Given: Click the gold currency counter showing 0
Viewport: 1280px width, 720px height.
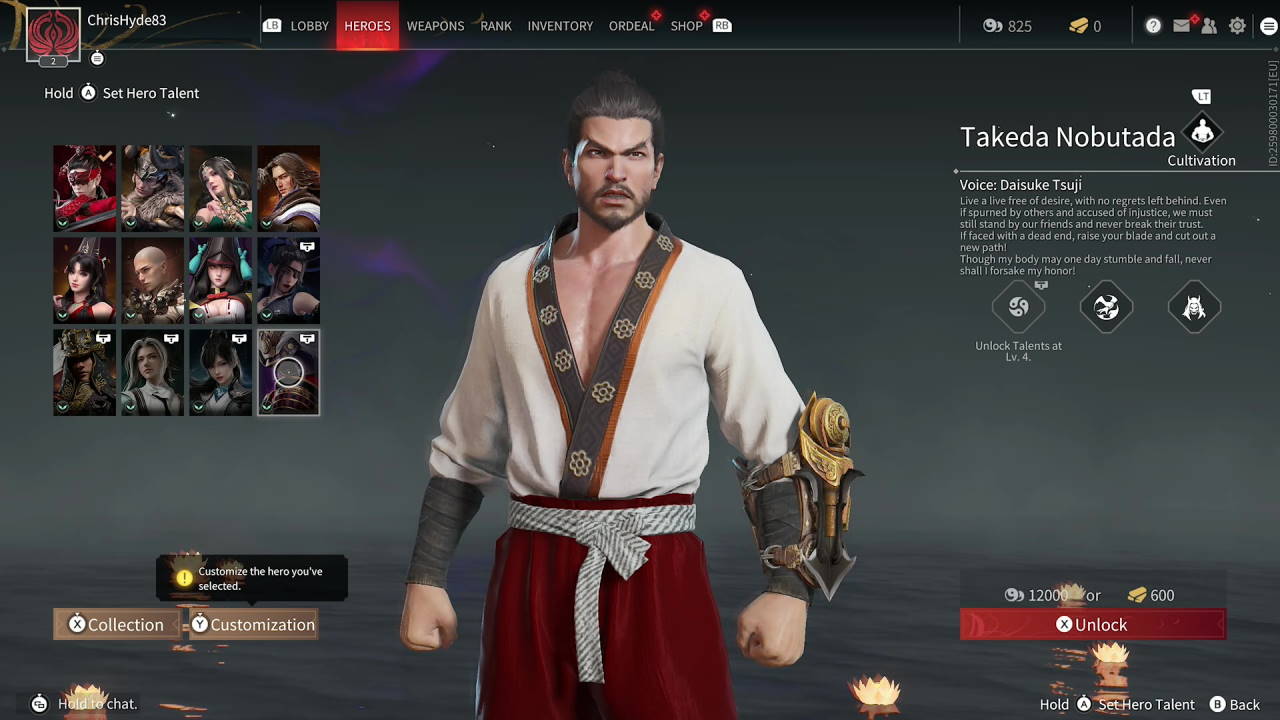Looking at the screenshot, I should [x=1082, y=26].
